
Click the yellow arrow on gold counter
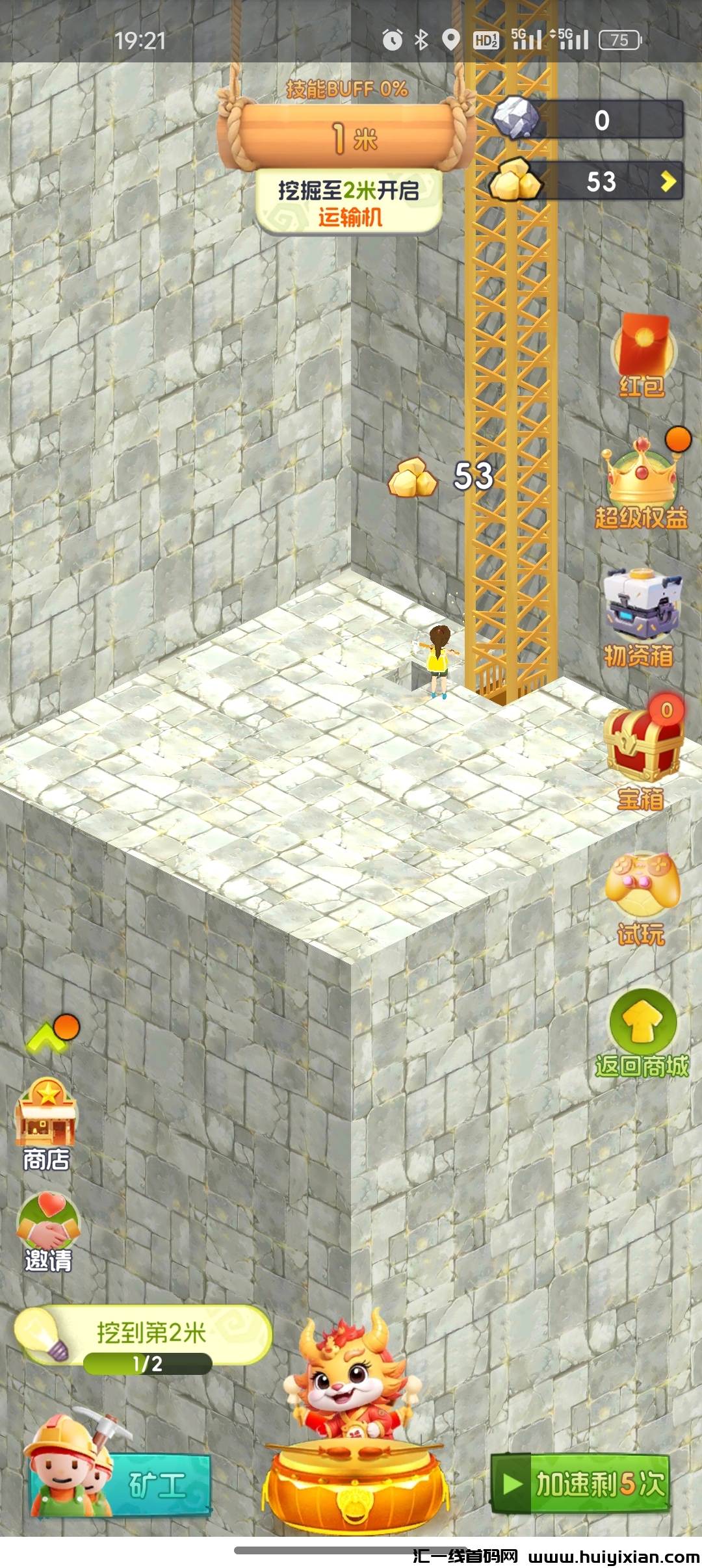coord(668,181)
